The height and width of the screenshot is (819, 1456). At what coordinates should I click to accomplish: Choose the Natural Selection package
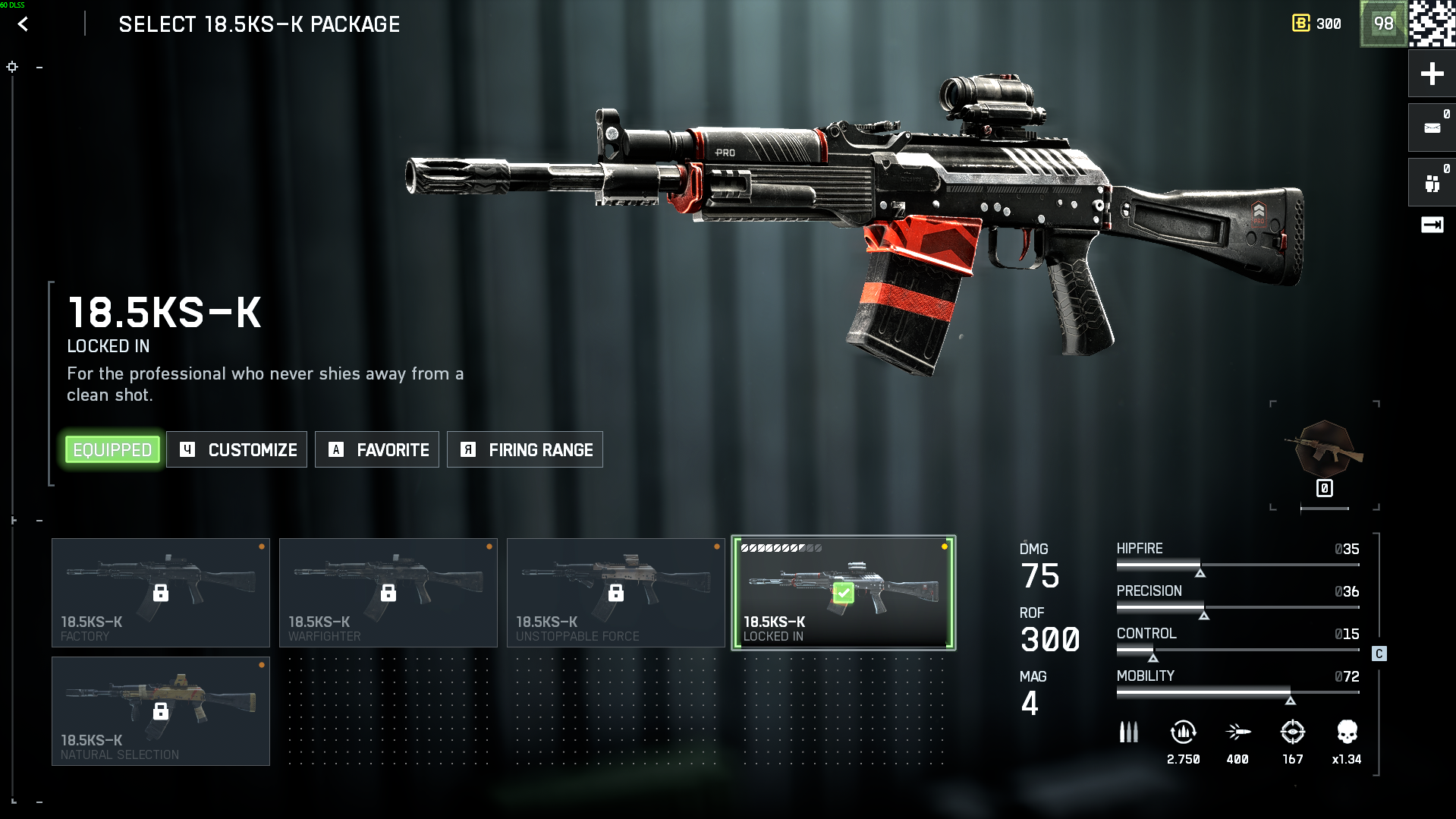tap(161, 711)
